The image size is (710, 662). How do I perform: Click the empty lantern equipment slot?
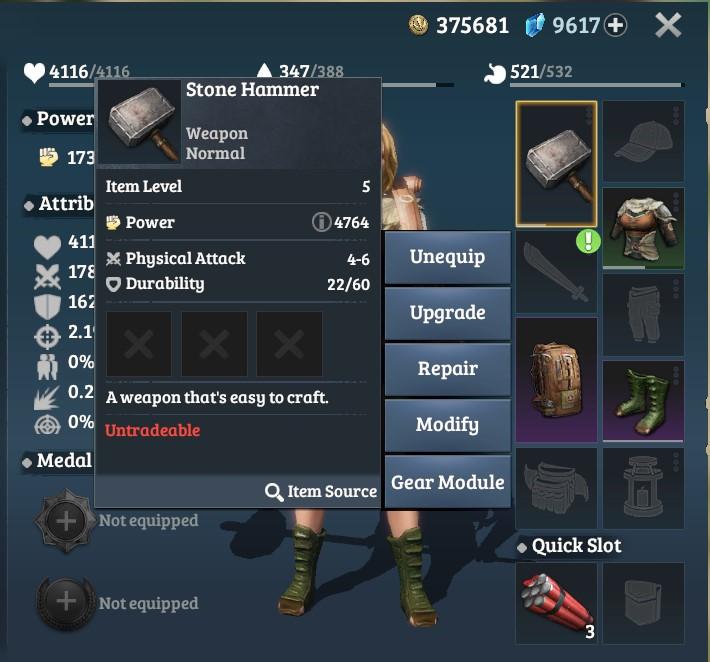(643, 487)
